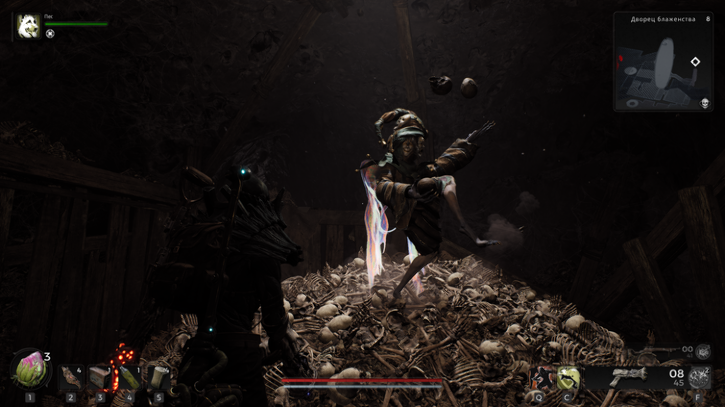Choose the second hotbar consumable slot
The width and height of the screenshot is (725, 407).
point(70,377)
